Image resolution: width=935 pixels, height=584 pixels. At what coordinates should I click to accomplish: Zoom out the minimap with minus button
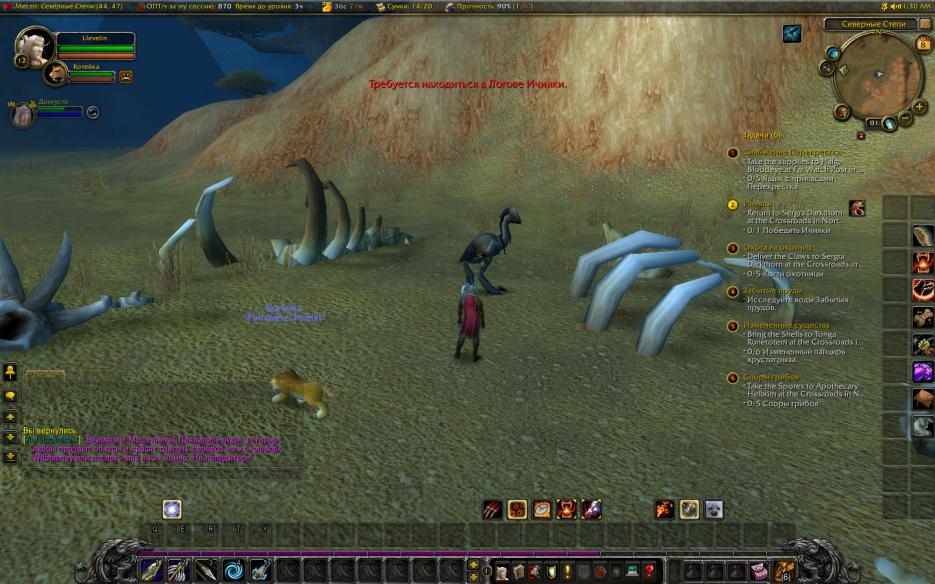coord(906,119)
